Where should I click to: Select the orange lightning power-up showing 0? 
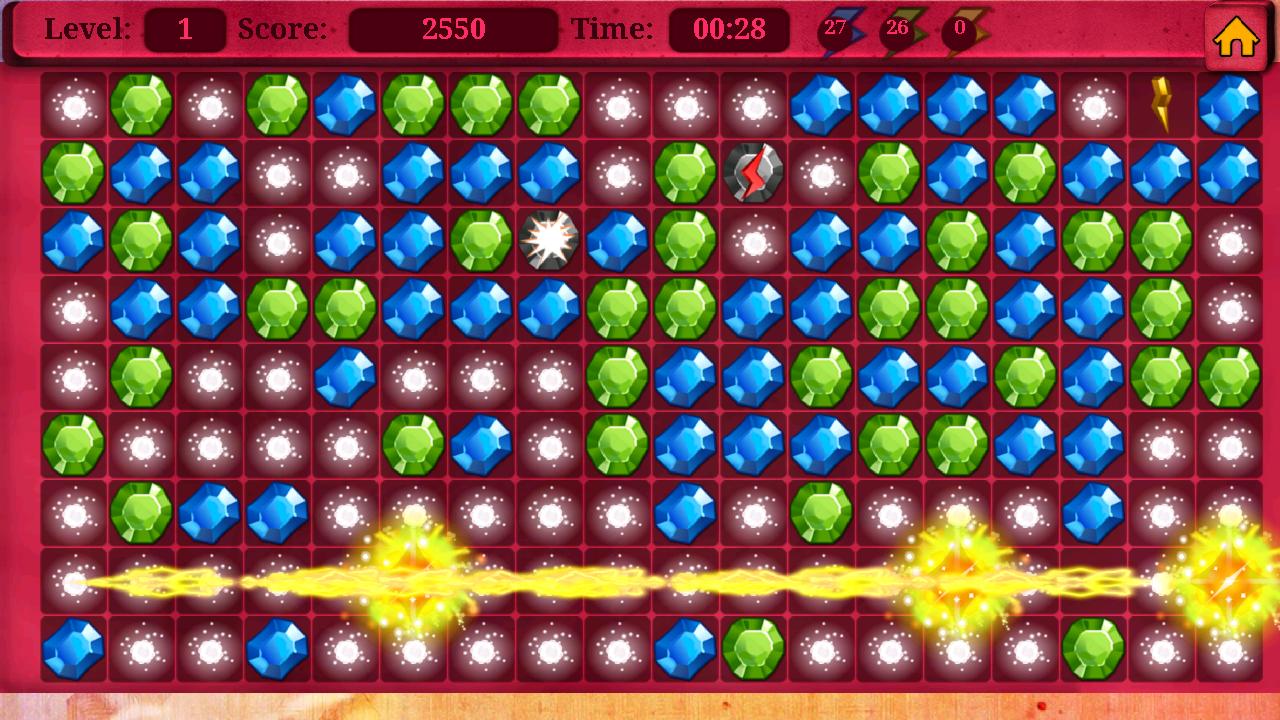pyautogui.click(x=965, y=28)
